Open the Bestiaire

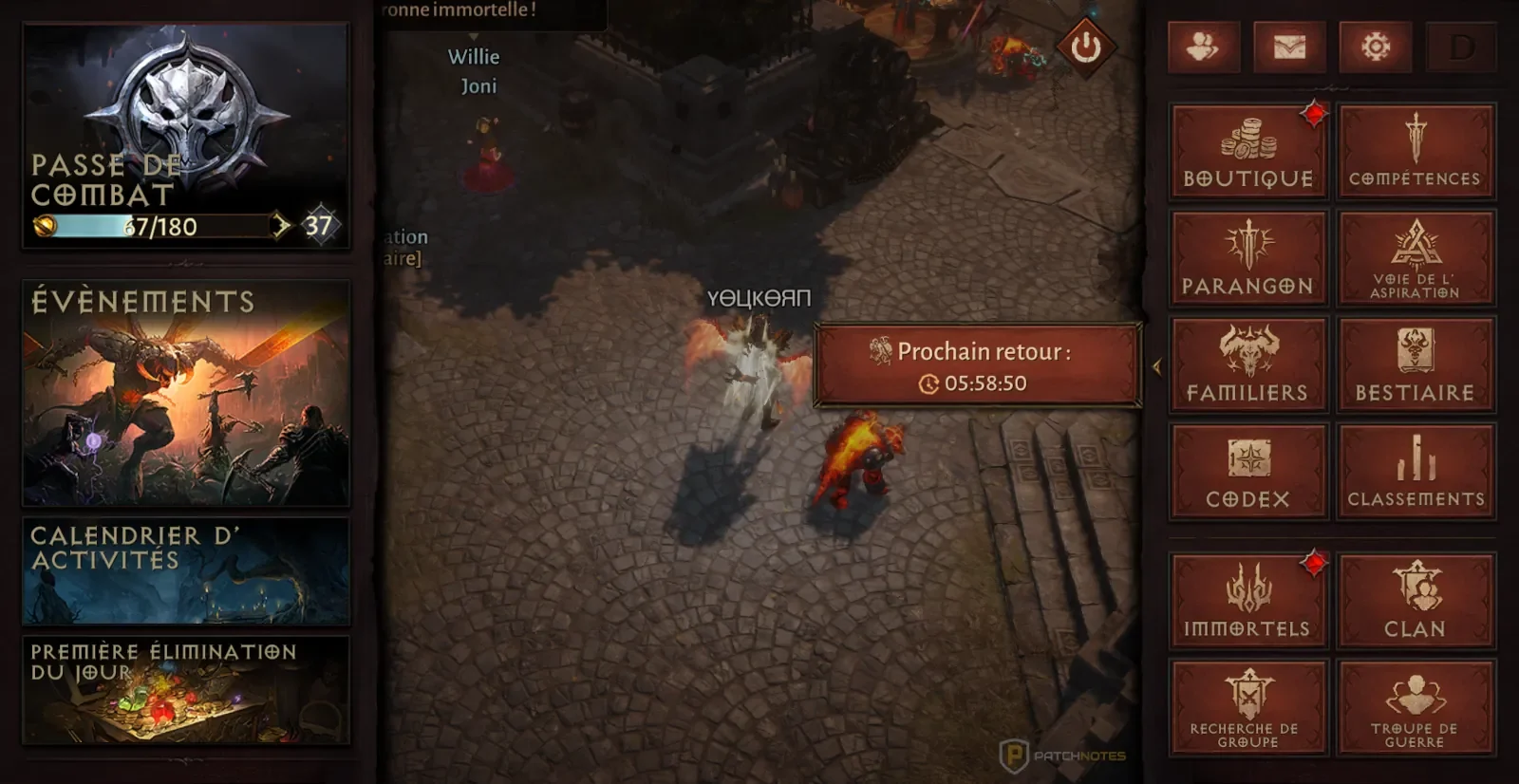1416,364
